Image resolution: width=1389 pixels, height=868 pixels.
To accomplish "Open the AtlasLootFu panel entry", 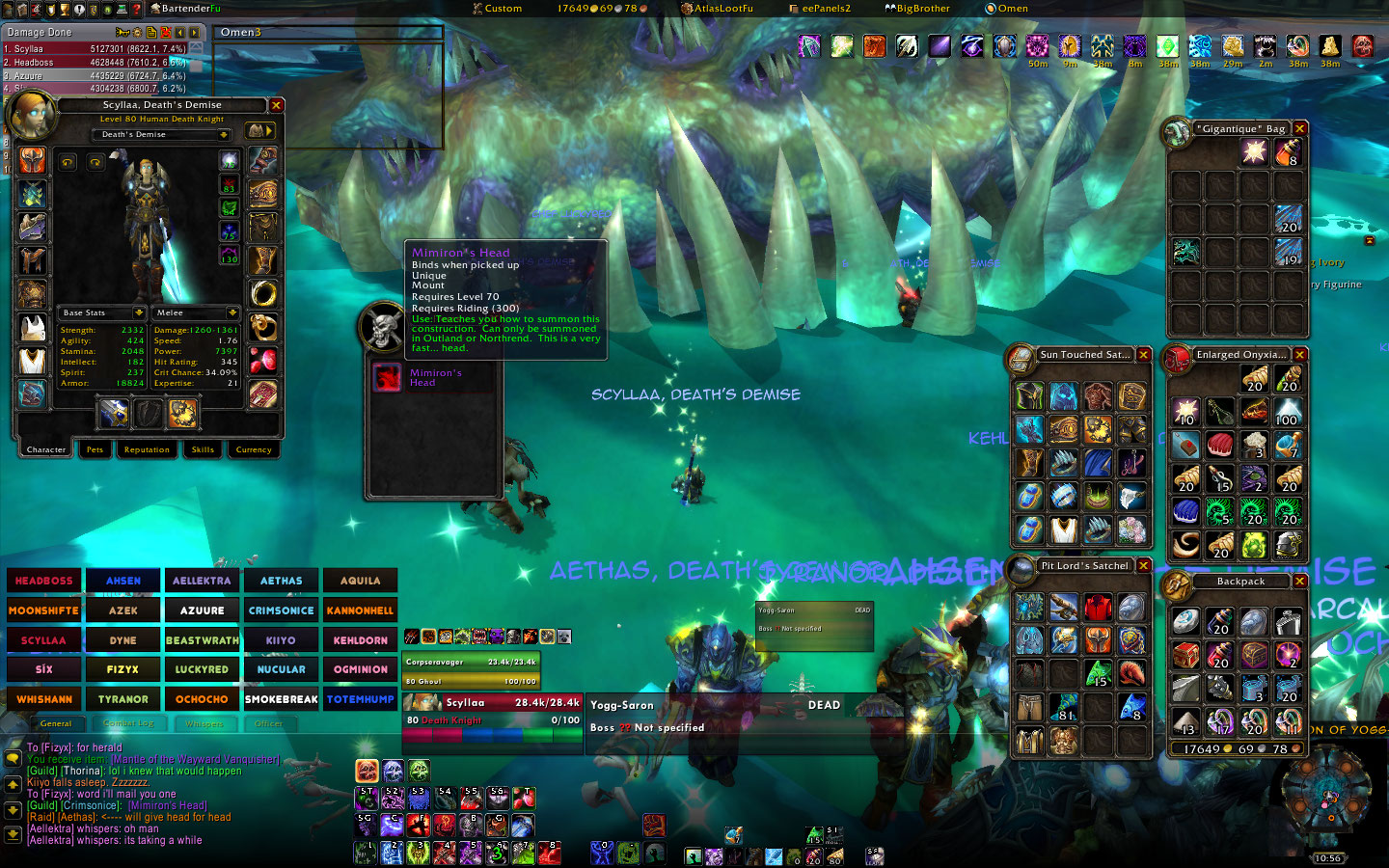I will coord(718,9).
